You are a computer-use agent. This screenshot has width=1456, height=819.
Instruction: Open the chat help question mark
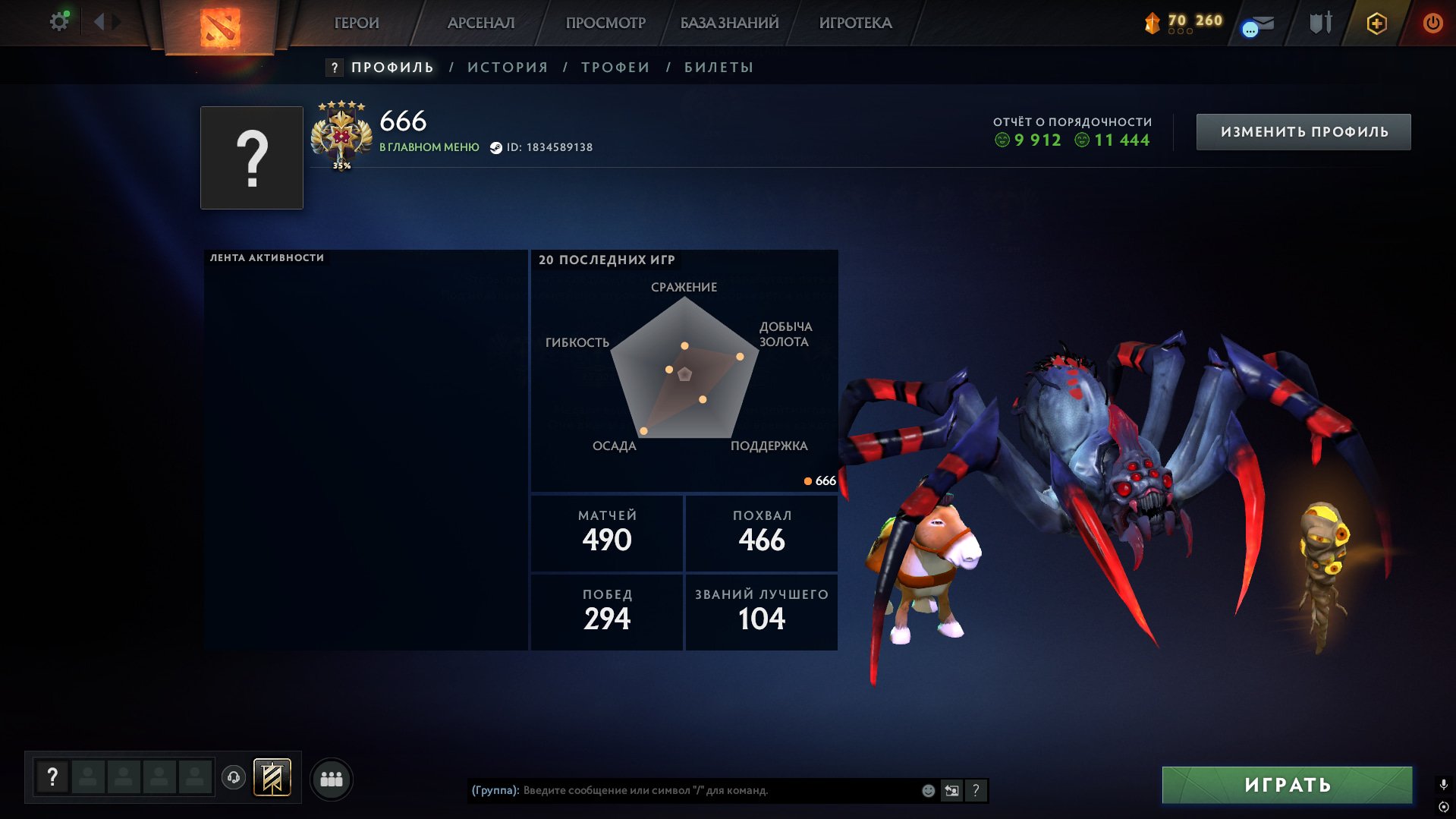pyautogui.click(x=976, y=790)
